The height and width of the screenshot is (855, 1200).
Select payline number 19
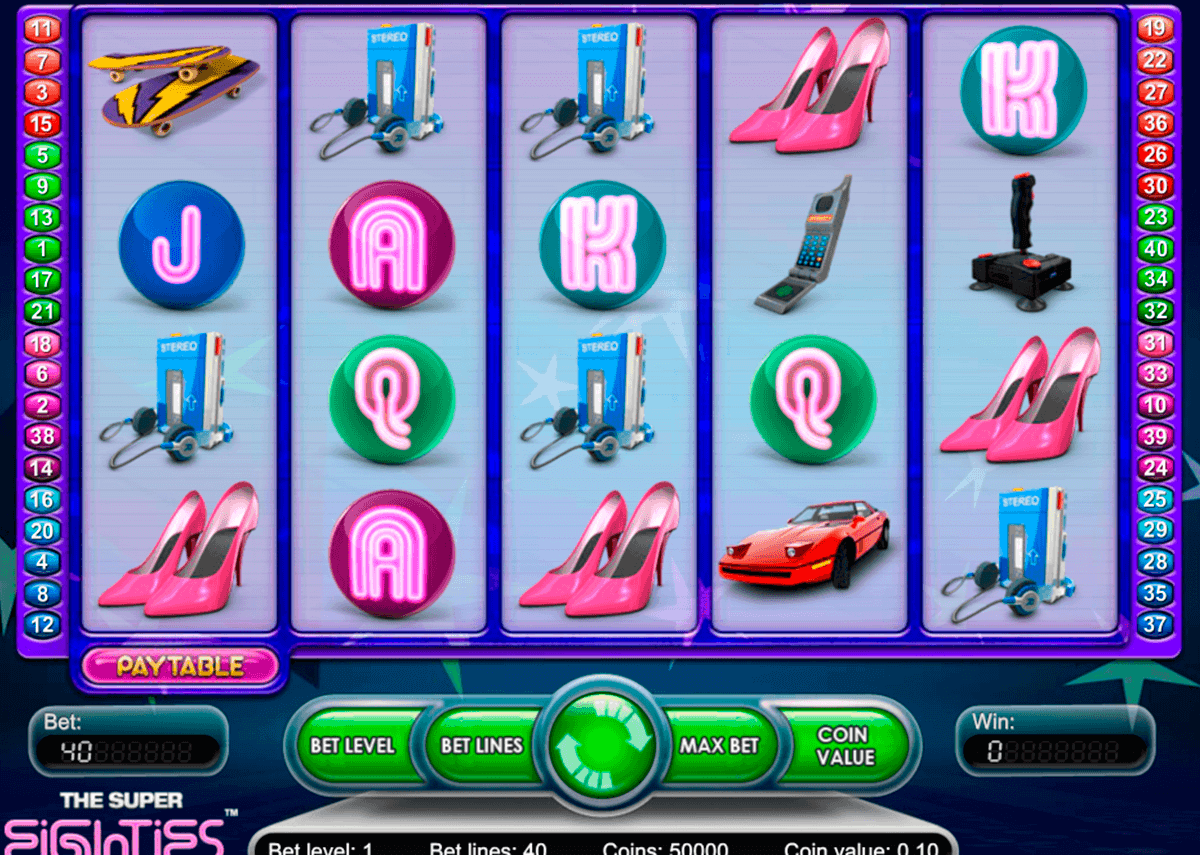point(1155,29)
